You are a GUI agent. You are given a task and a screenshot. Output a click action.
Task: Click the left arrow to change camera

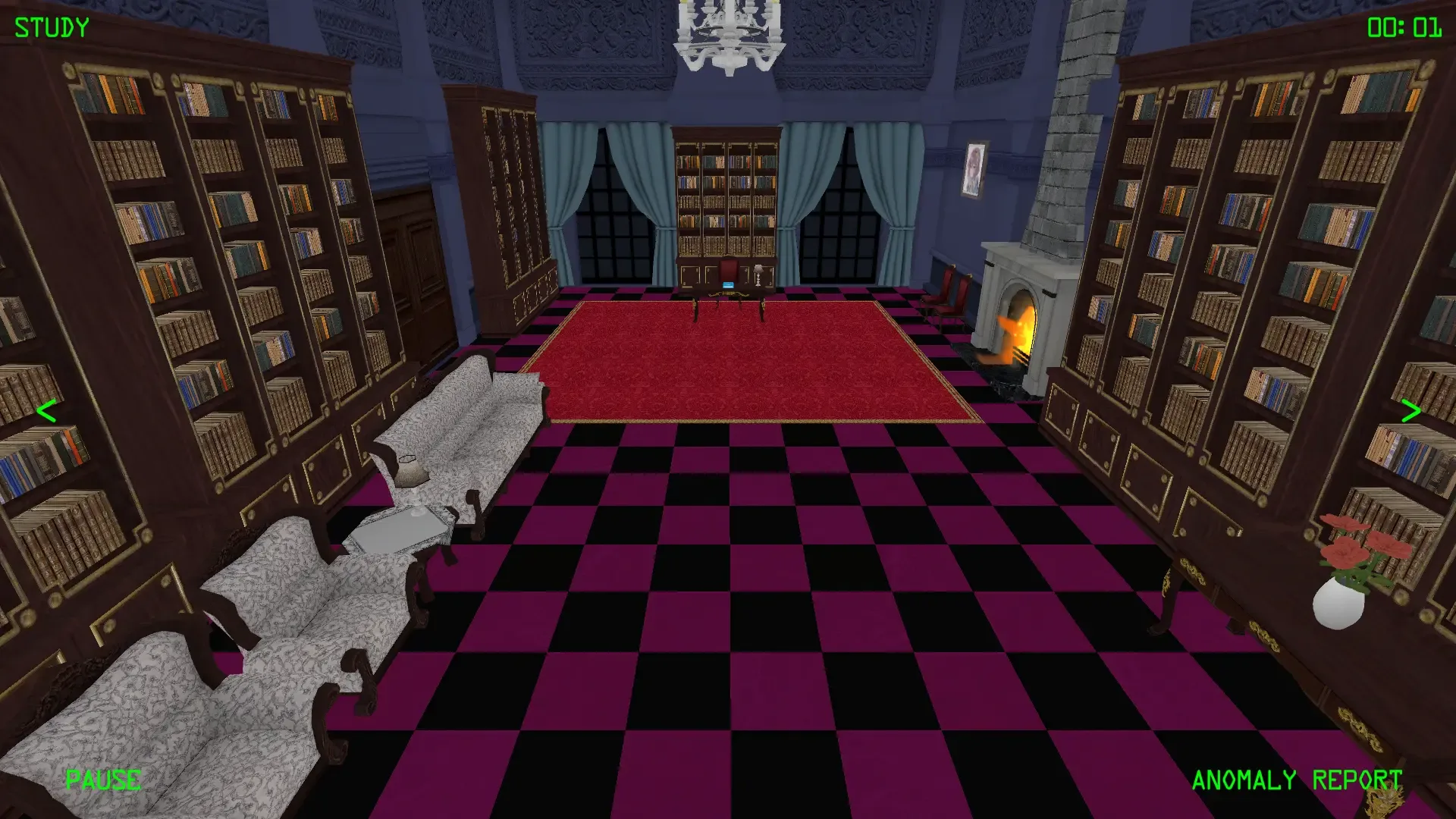pos(45,412)
